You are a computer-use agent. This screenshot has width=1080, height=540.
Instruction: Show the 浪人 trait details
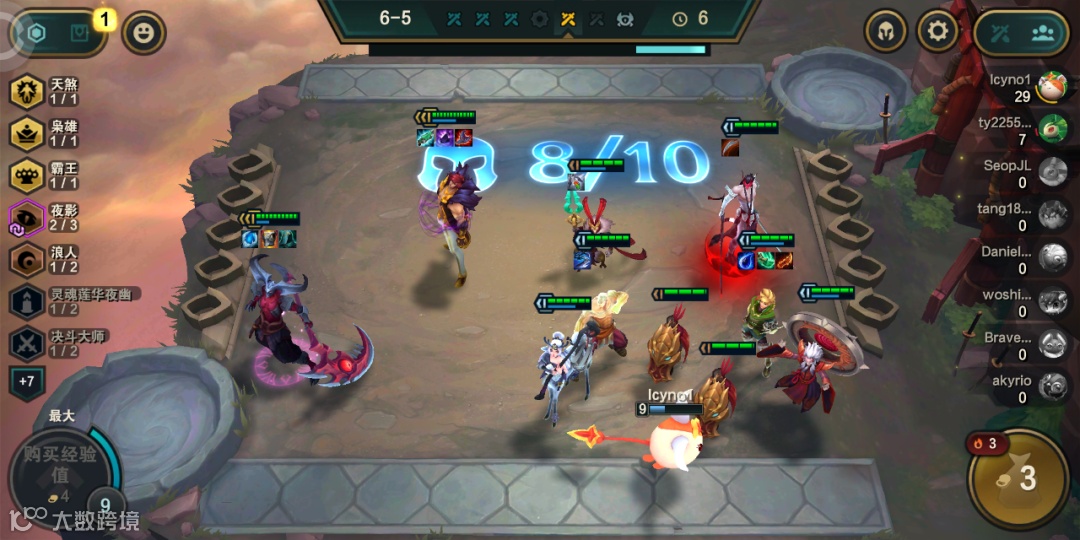click(45, 259)
